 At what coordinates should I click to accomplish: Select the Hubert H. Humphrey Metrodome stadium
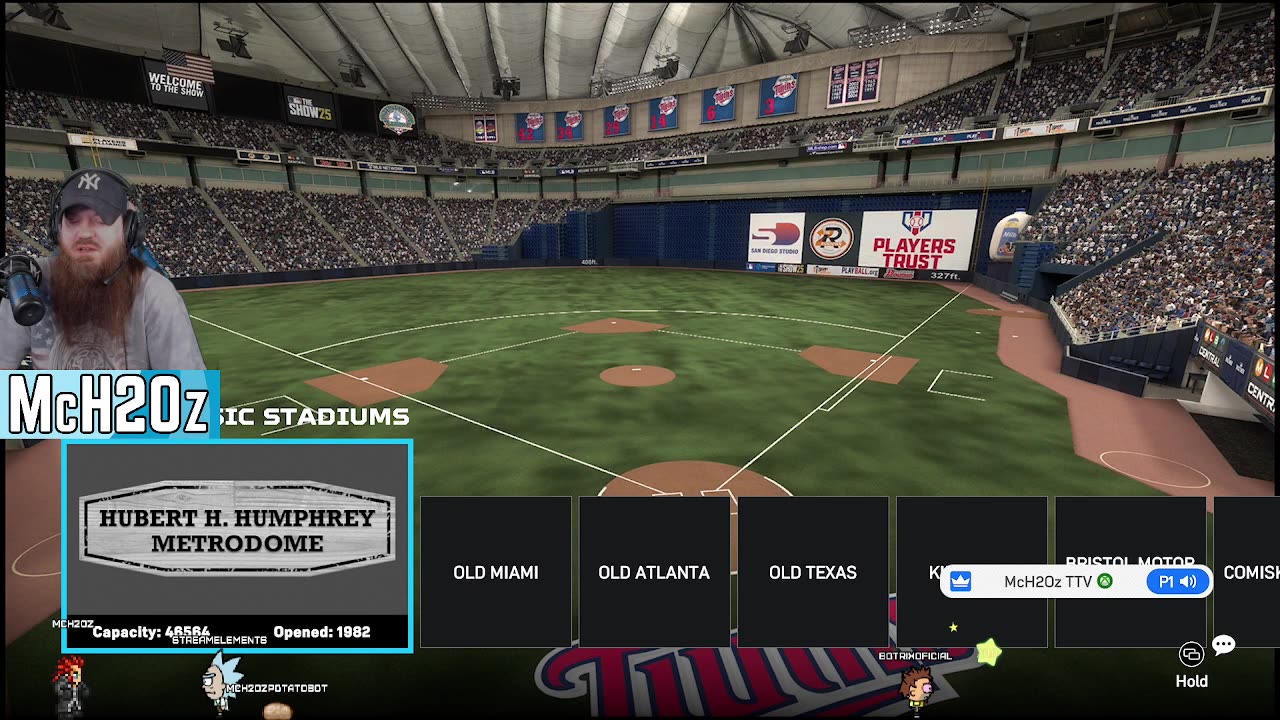[x=237, y=545]
